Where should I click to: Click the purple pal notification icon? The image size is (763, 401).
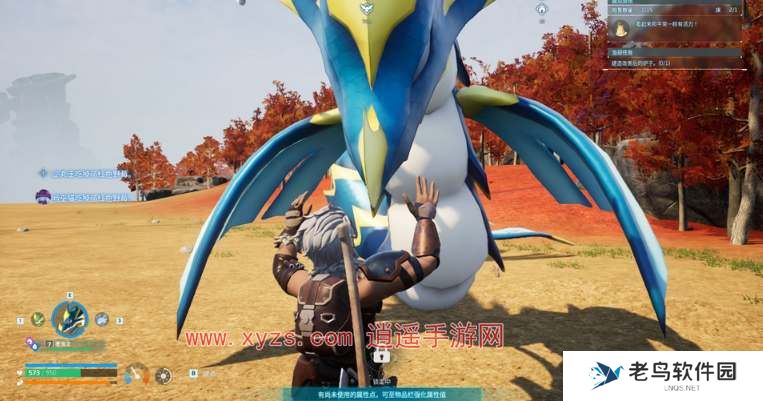click(x=43, y=197)
